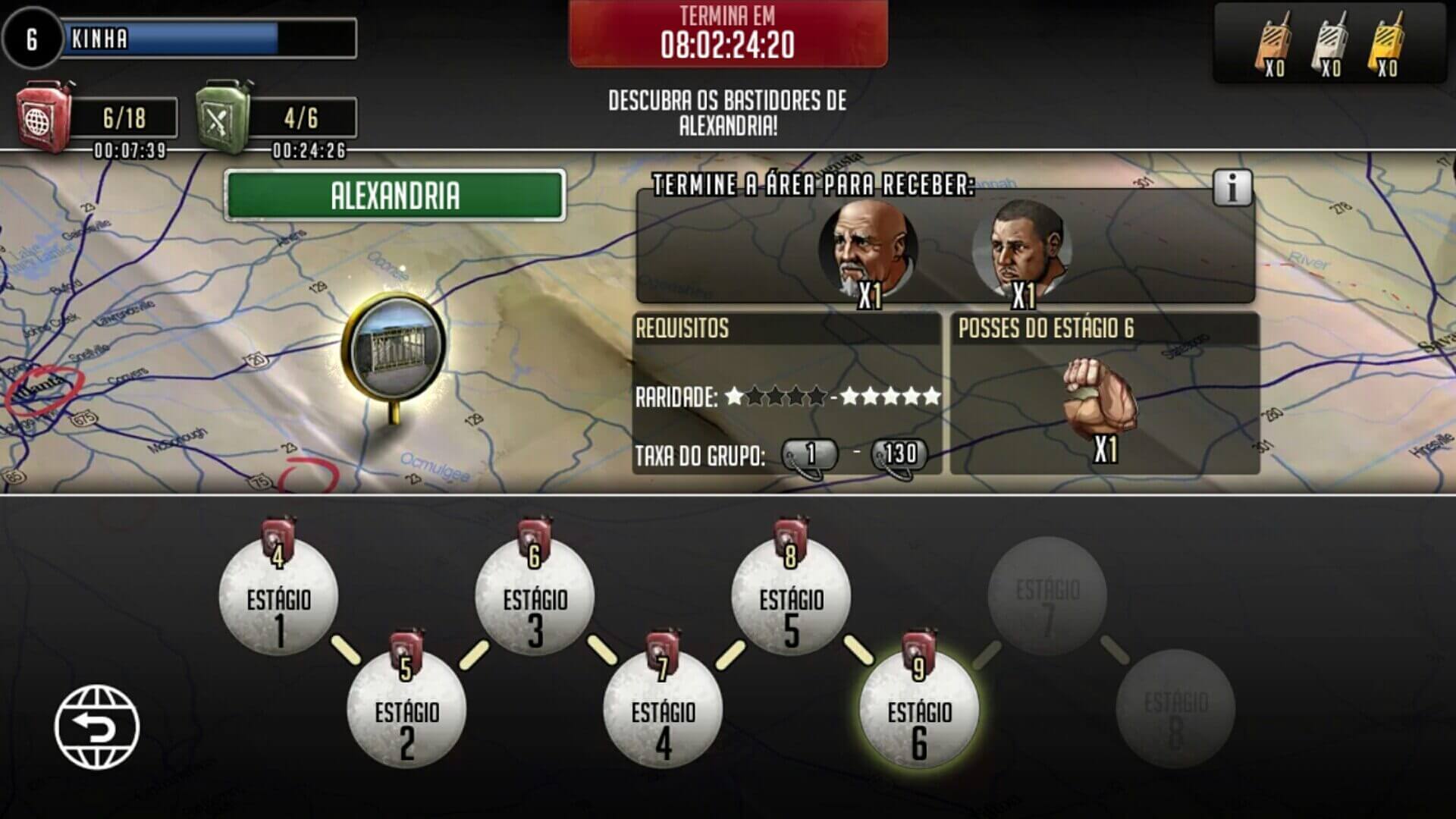Open the red world energy can
1456x819 pixels.
point(45,118)
